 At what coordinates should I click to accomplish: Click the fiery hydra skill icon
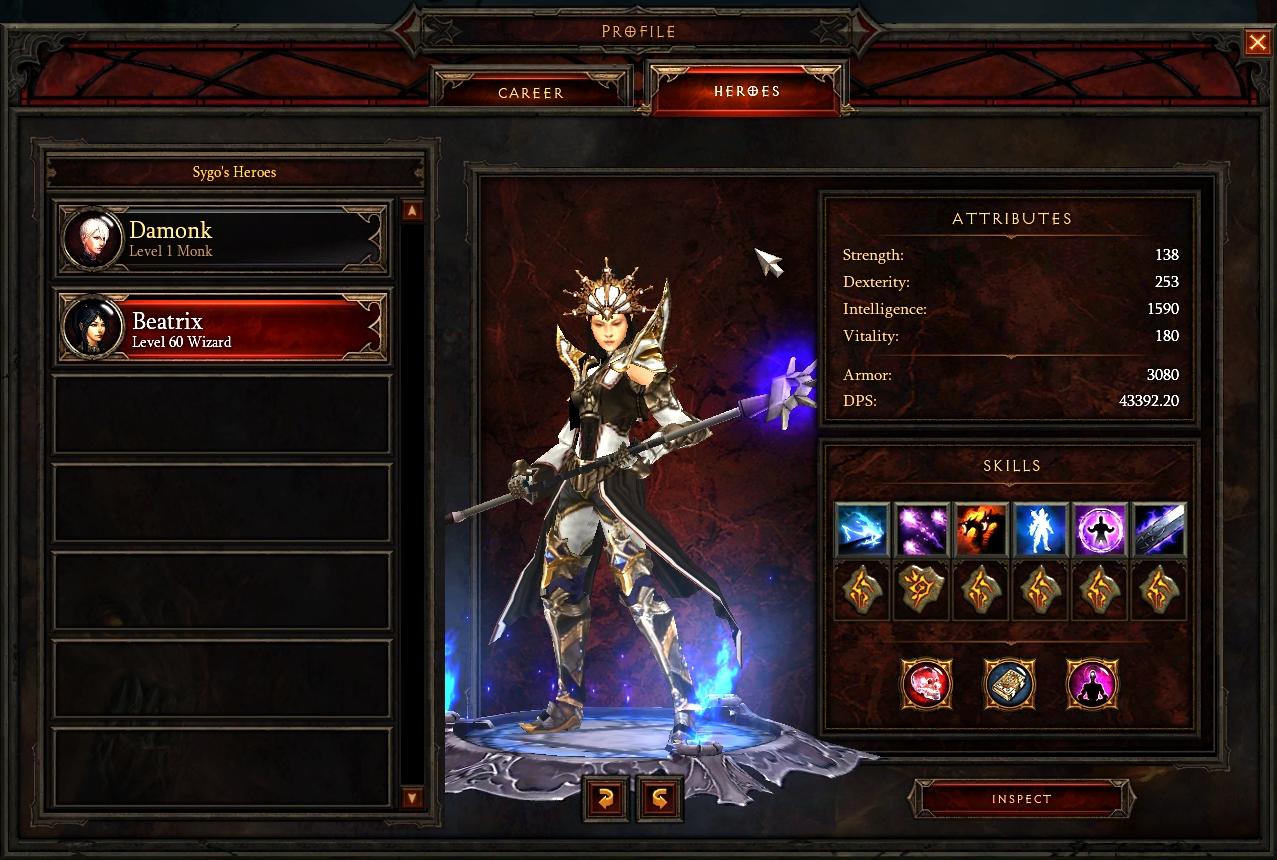[980, 529]
